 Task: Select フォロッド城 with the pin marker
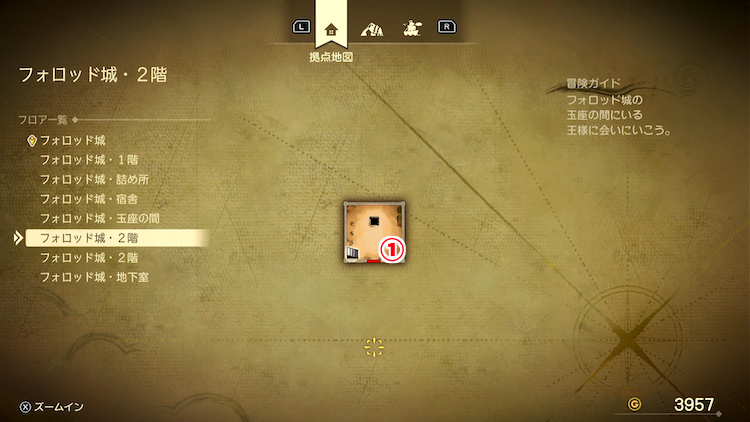coord(72,140)
